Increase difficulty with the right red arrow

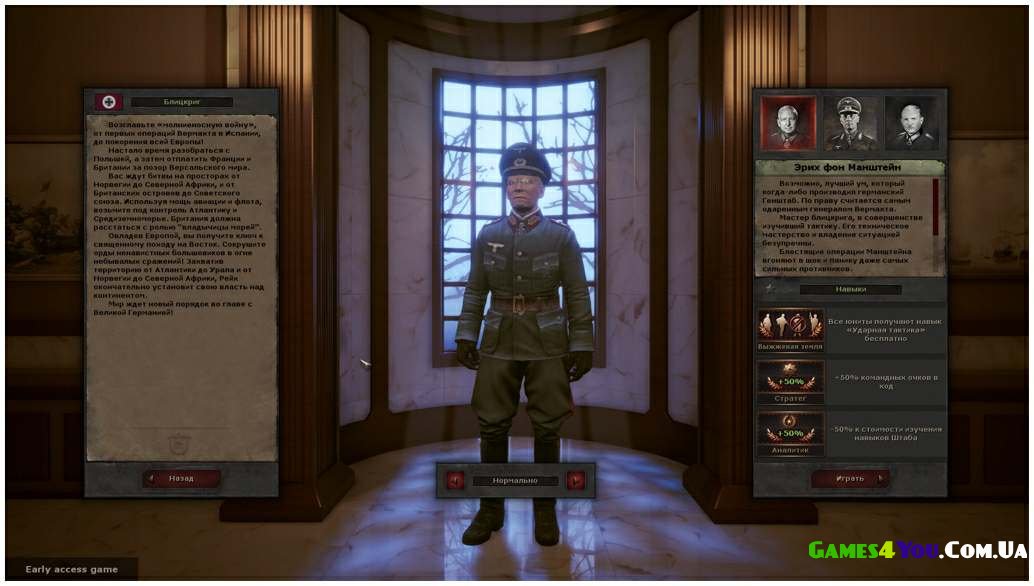coord(575,480)
